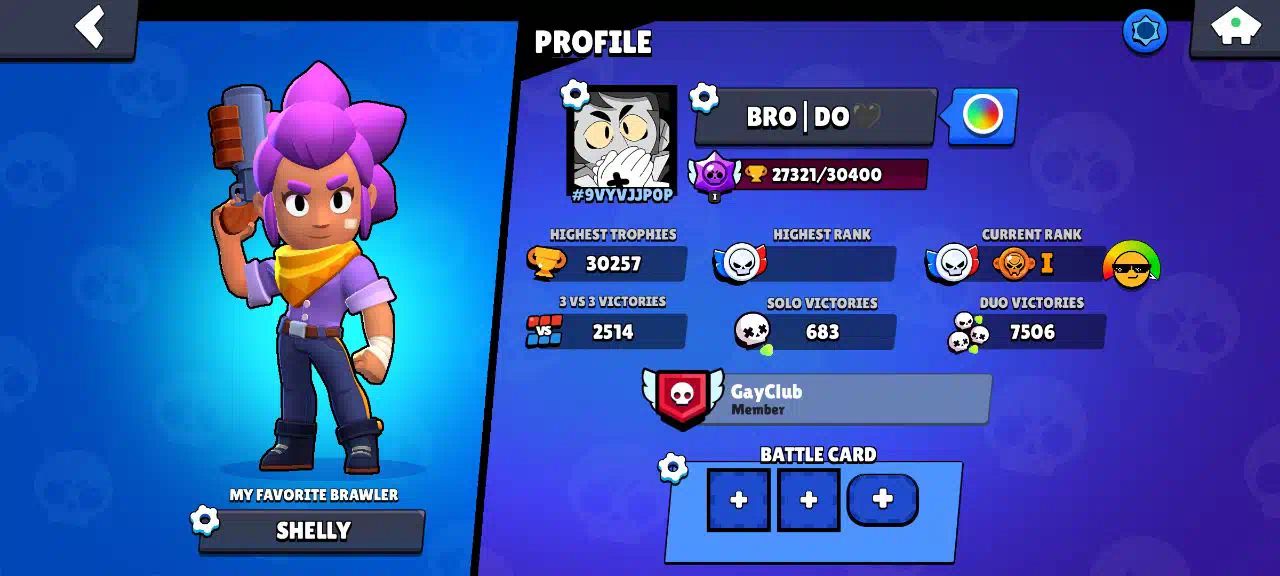Return to the home screen

point(1236,26)
